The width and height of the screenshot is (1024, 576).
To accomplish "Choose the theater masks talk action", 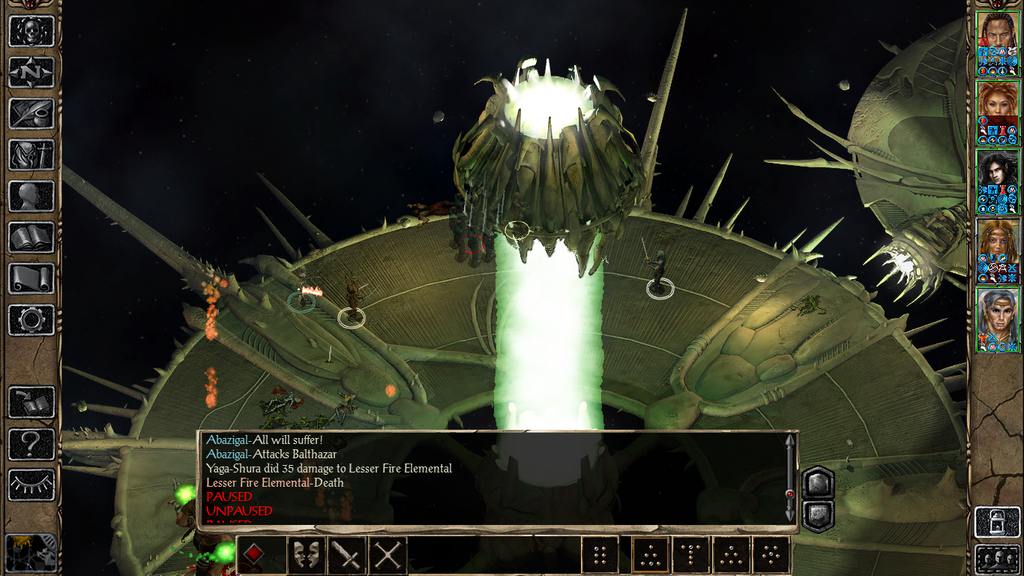I will point(307,555).
